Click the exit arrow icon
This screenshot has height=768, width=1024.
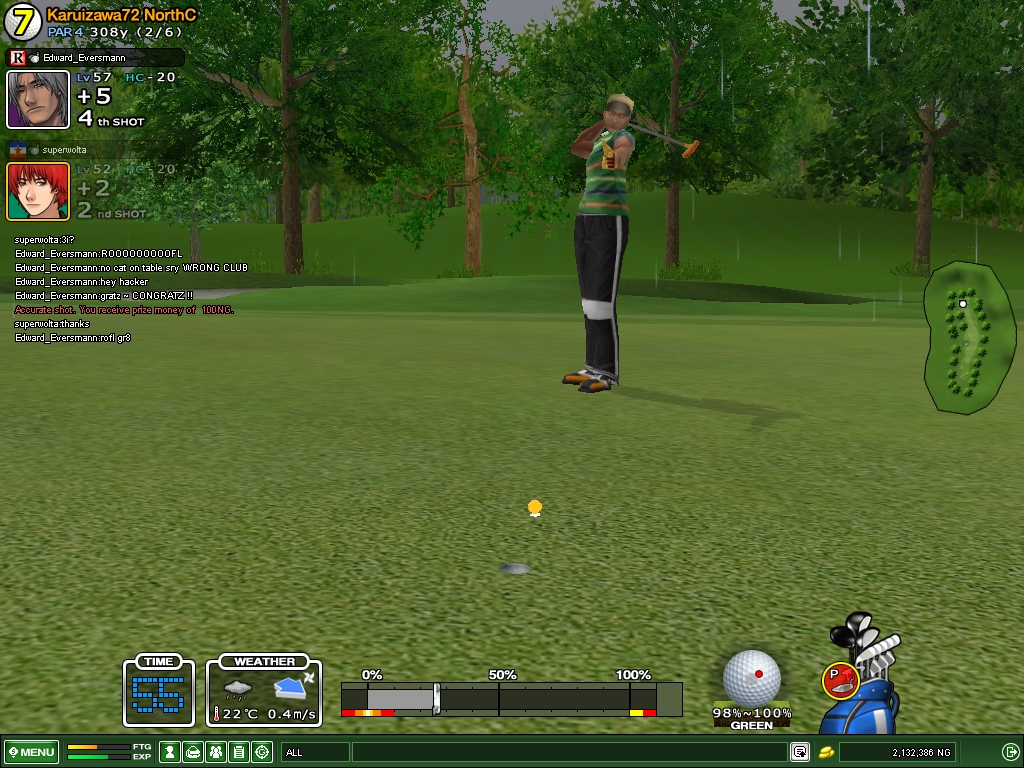pyautogui.click(x=1010, y=752)
